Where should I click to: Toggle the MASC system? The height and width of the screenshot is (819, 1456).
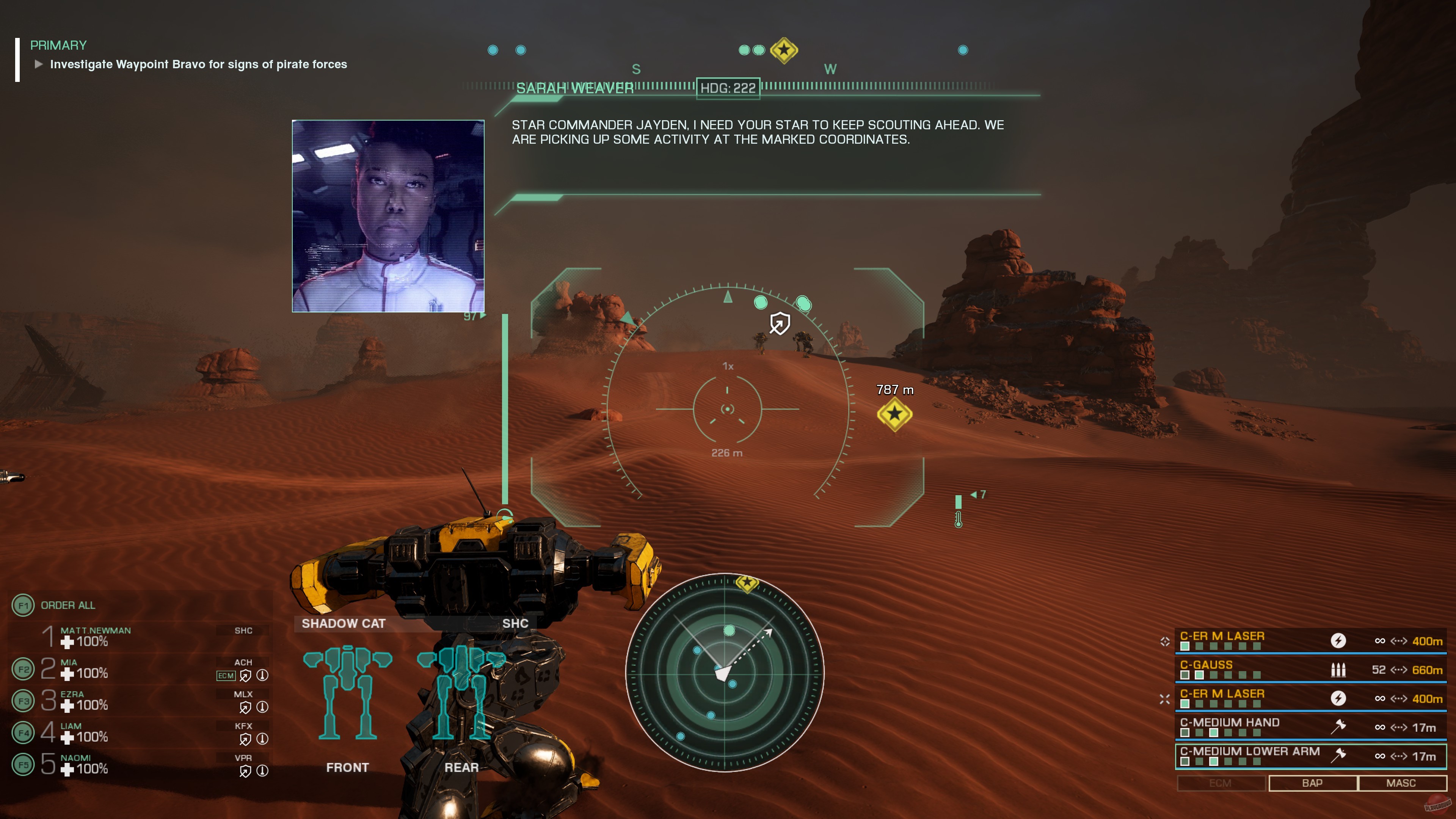[1403, 783]
